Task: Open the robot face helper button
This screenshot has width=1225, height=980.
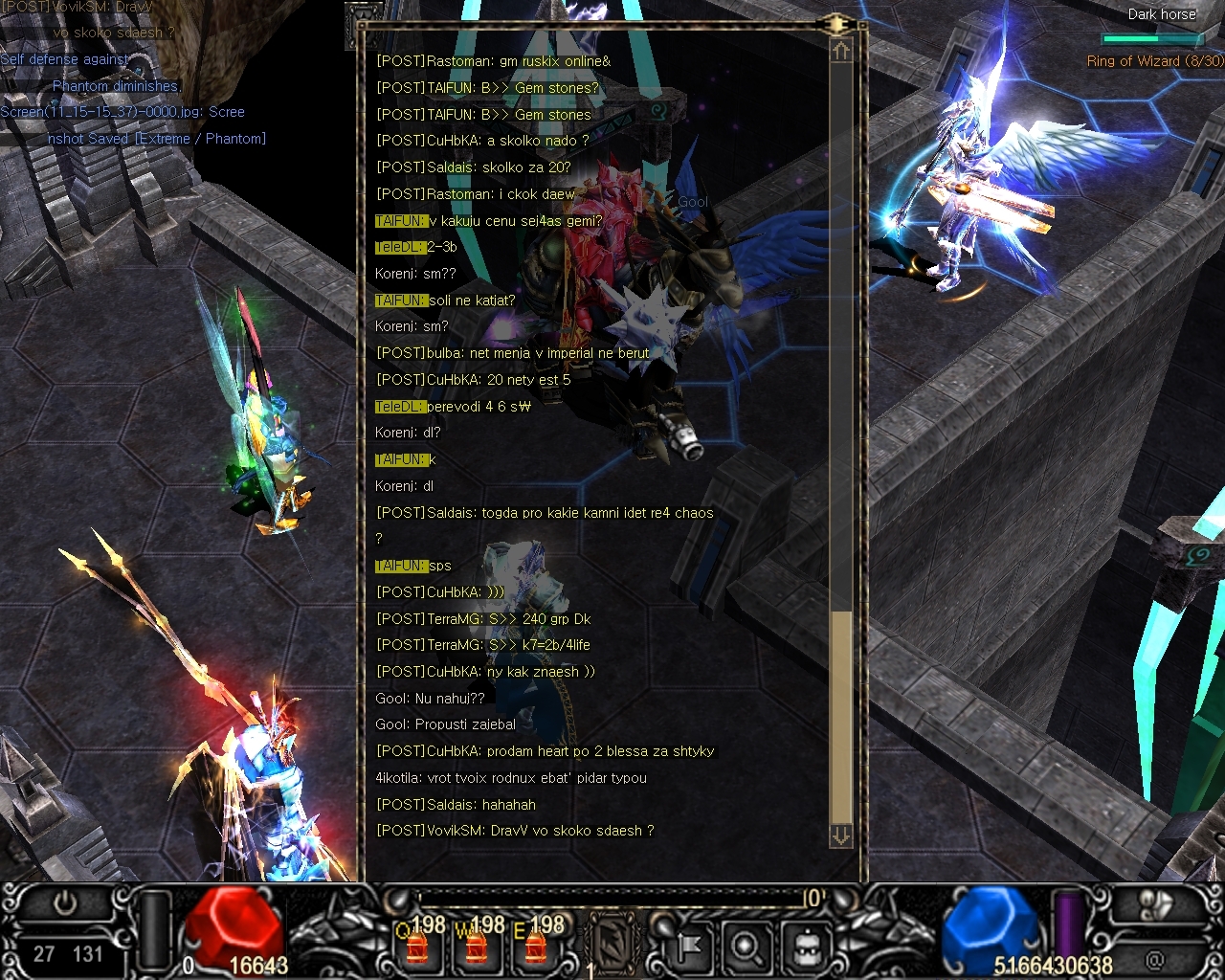Action: (x=805, y=947)
